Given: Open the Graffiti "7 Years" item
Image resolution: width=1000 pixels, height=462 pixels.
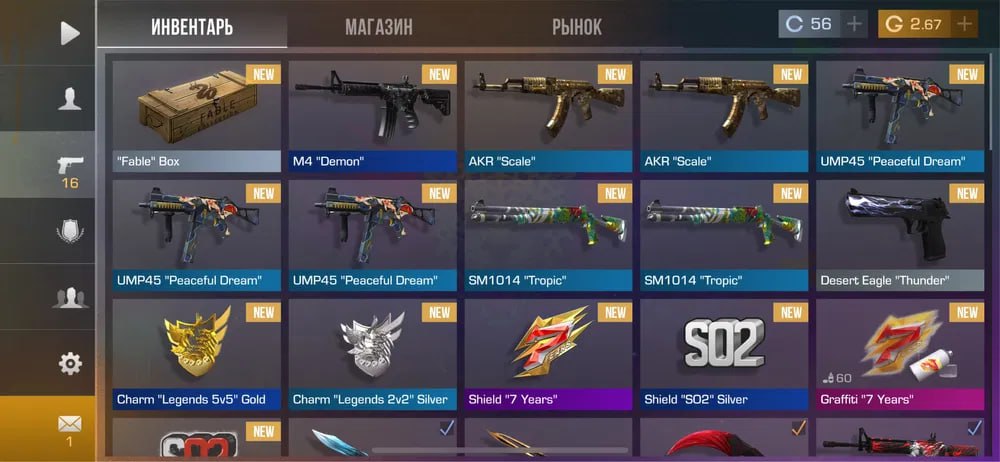Looking at the screenshot, I should (900, 355).
